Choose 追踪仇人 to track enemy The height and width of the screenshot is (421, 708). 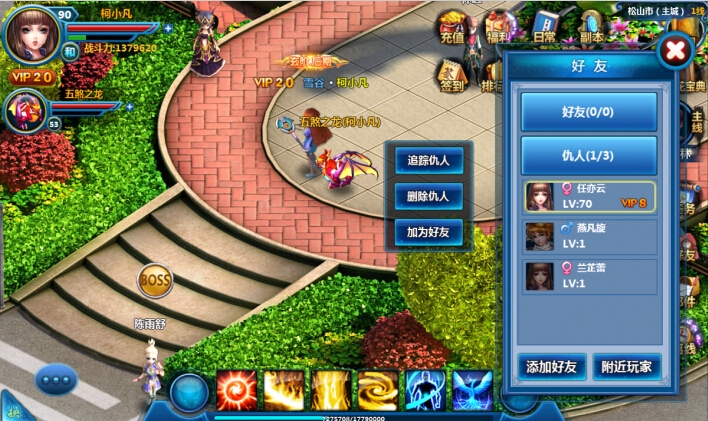coord(428,160)
